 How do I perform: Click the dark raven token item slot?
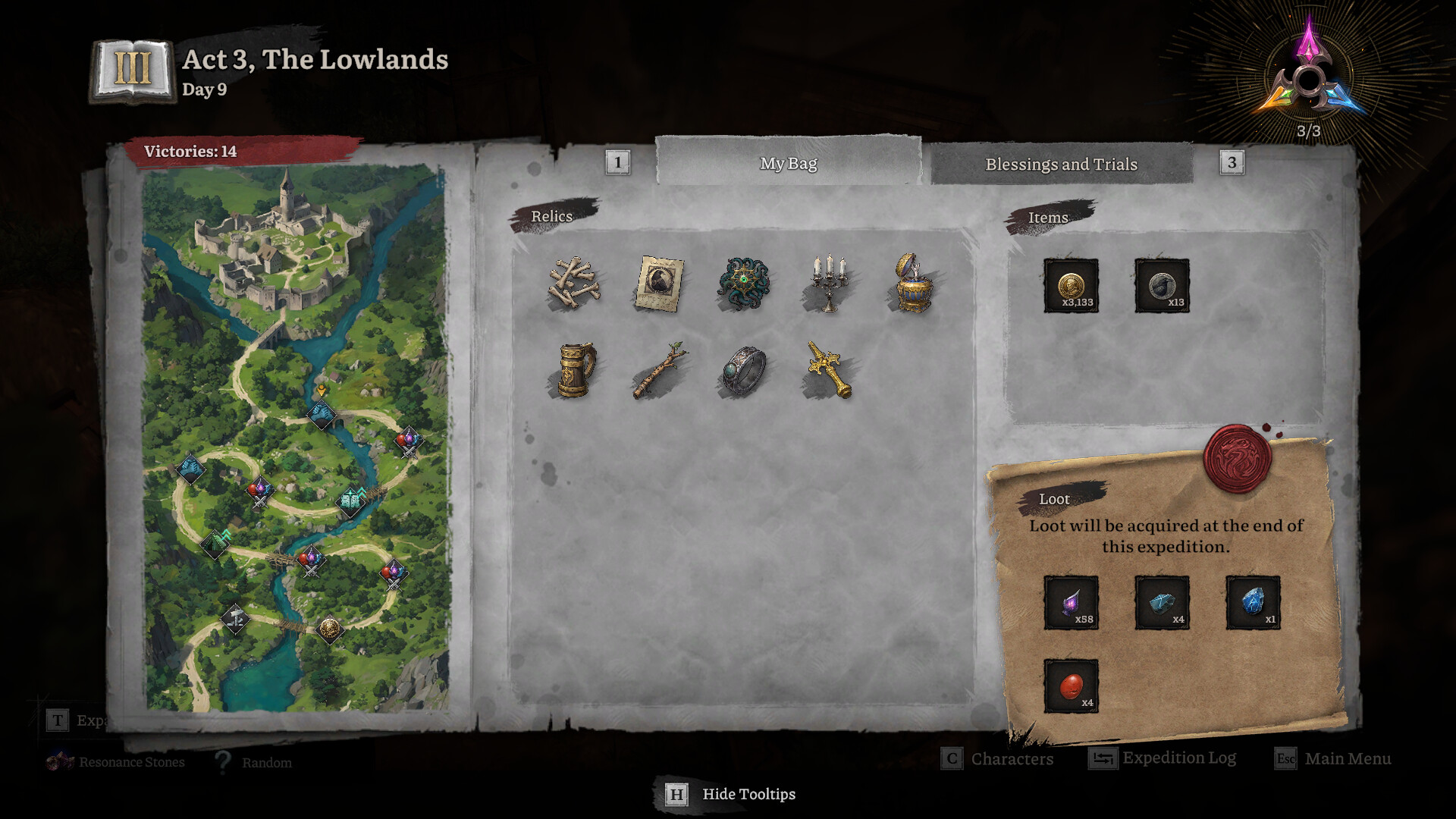point(1162,286)
